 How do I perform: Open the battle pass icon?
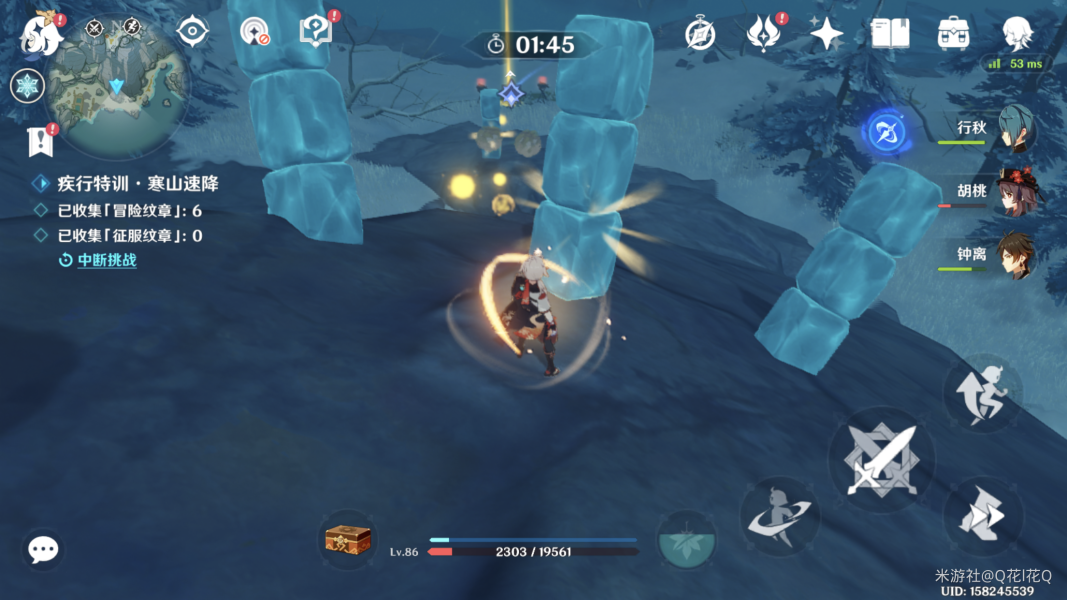[x=764, y=34]
